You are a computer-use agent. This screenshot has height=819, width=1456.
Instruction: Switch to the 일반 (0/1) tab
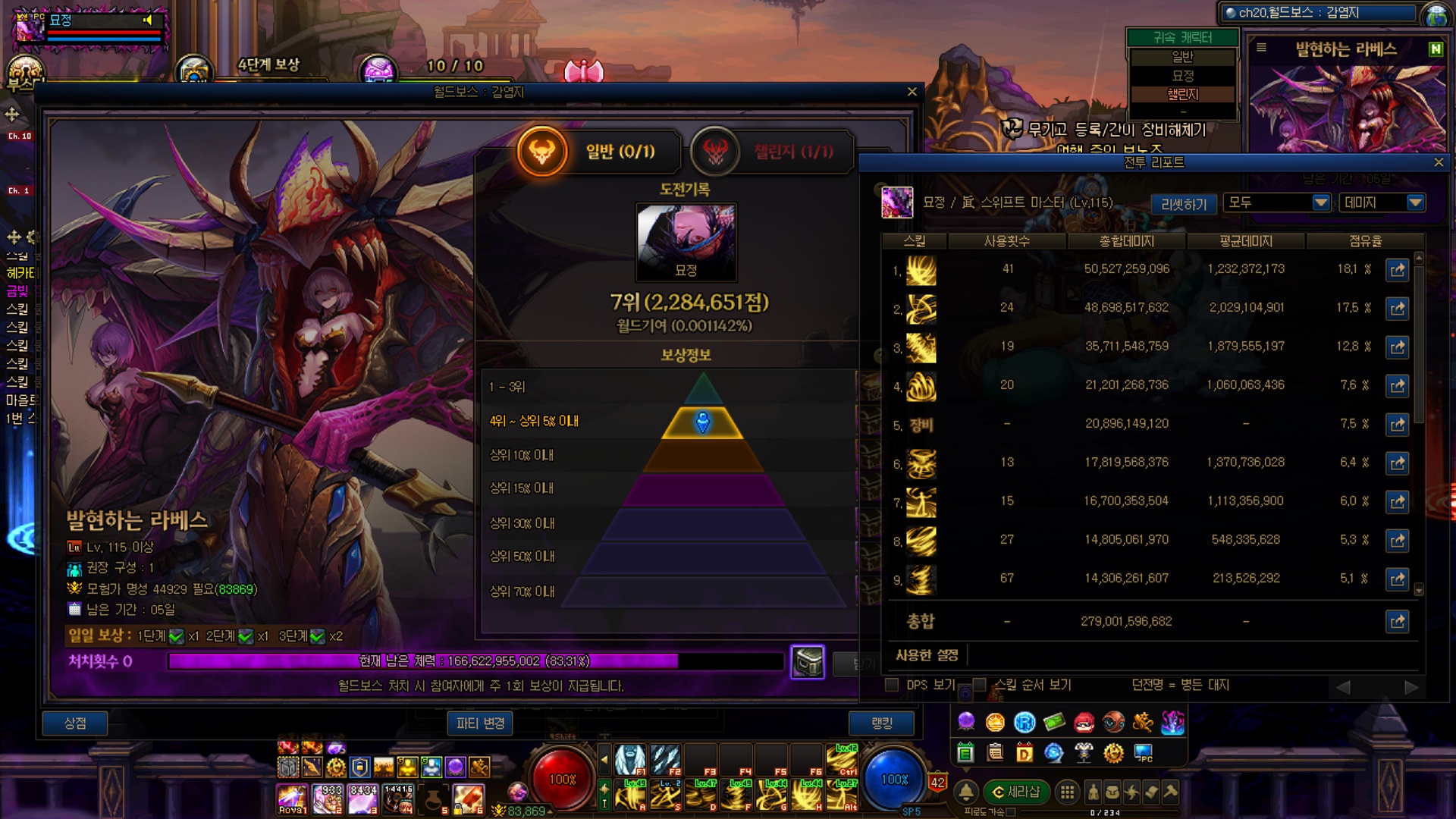[588, 152]
